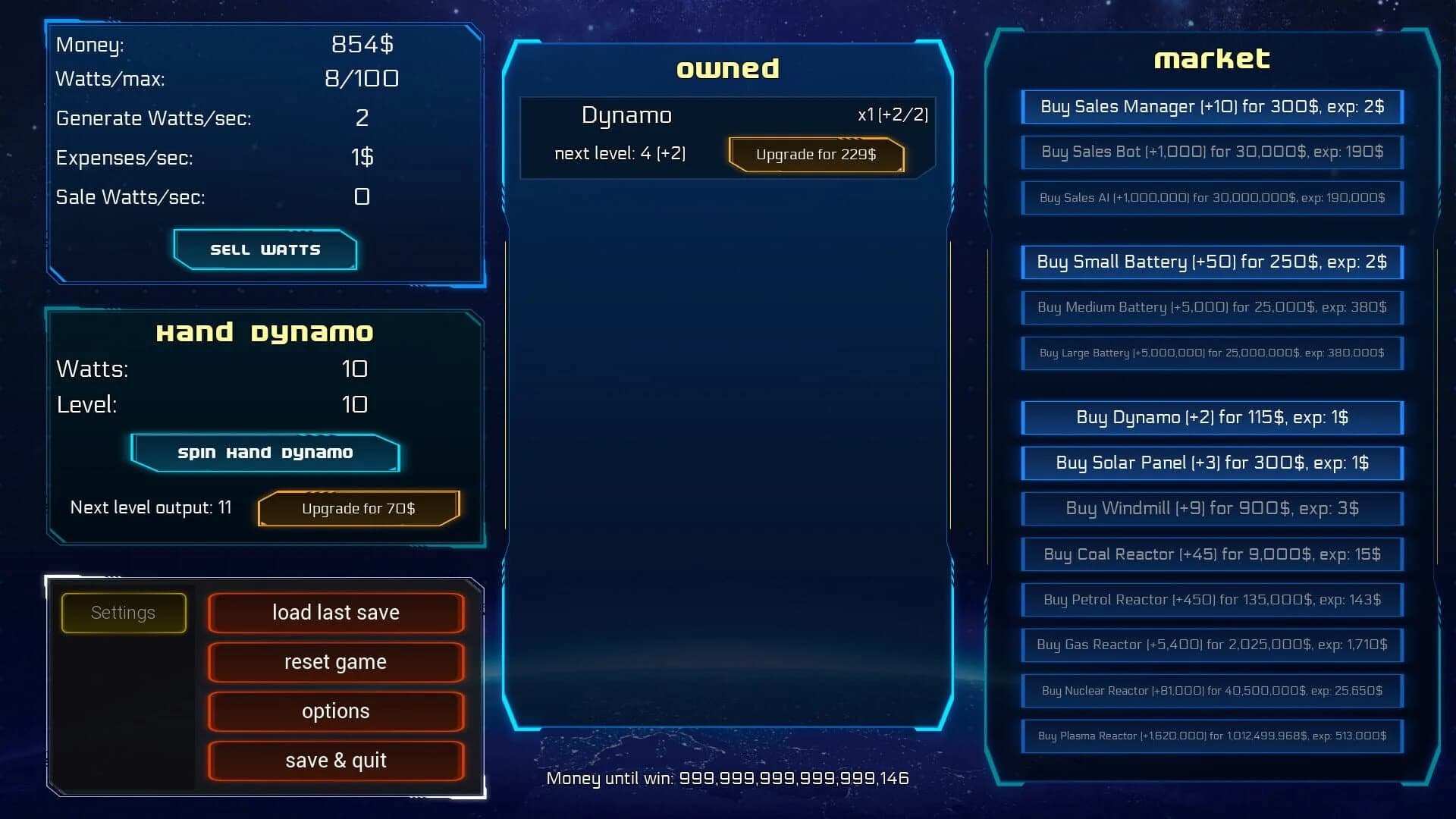Upgrade the owned Dynamo for 229$
The image size is (1456, 819).
816,154
